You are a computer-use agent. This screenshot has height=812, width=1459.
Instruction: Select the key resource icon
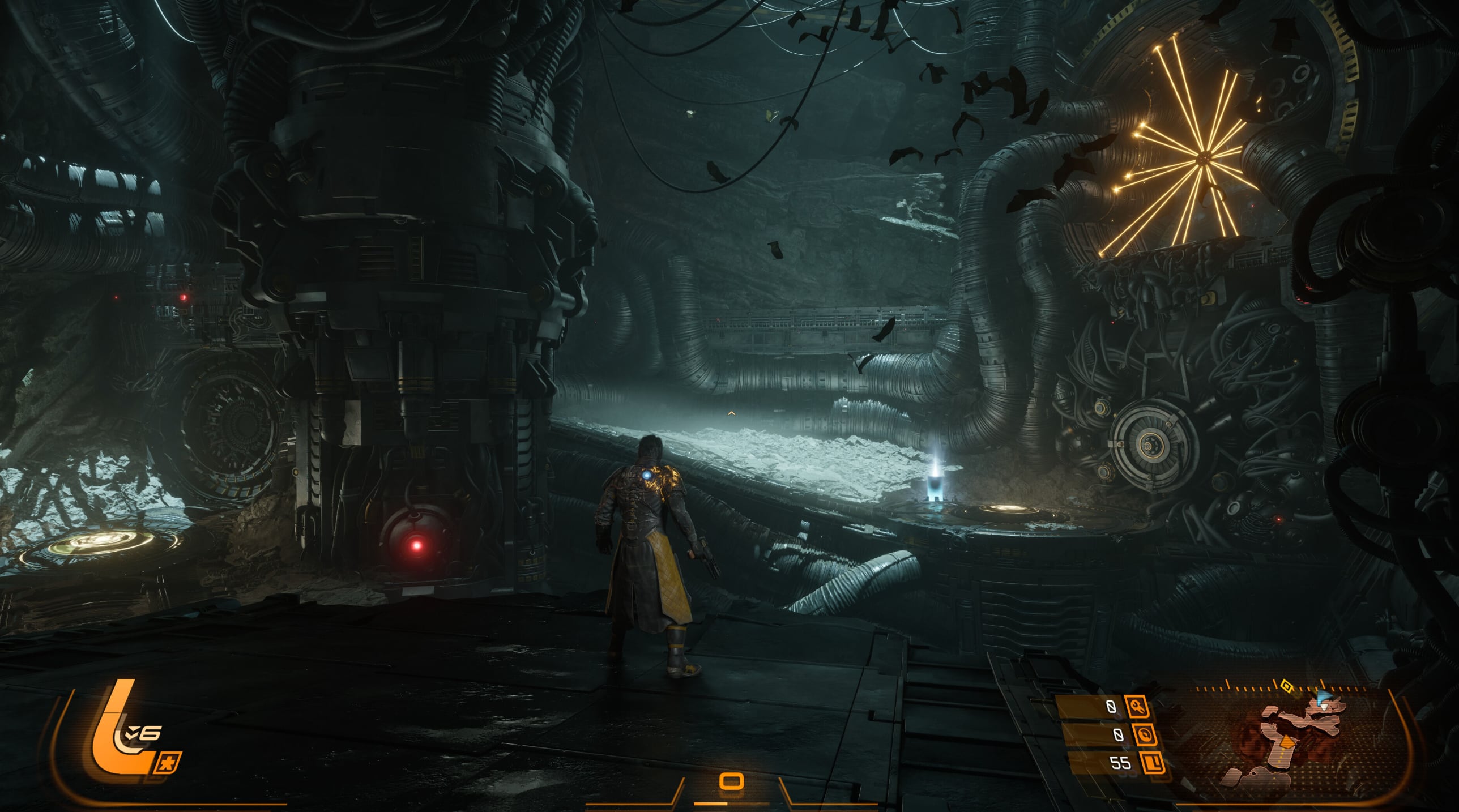[x=1139, y=707]
